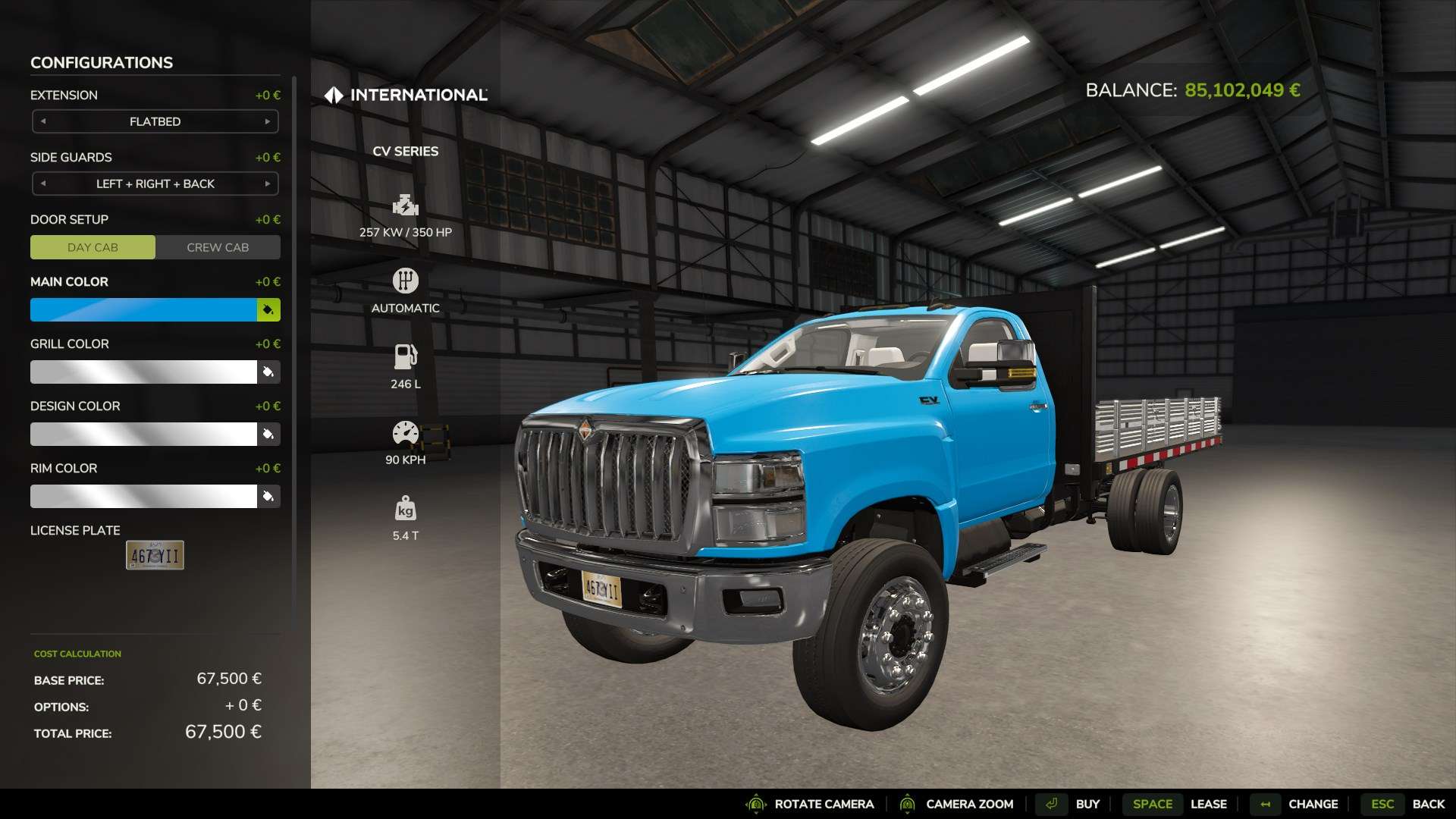This screenshot has width=1456, height=819.
Task: Click the Design Color paint bucket button
Action: click(x=268, y=434)
